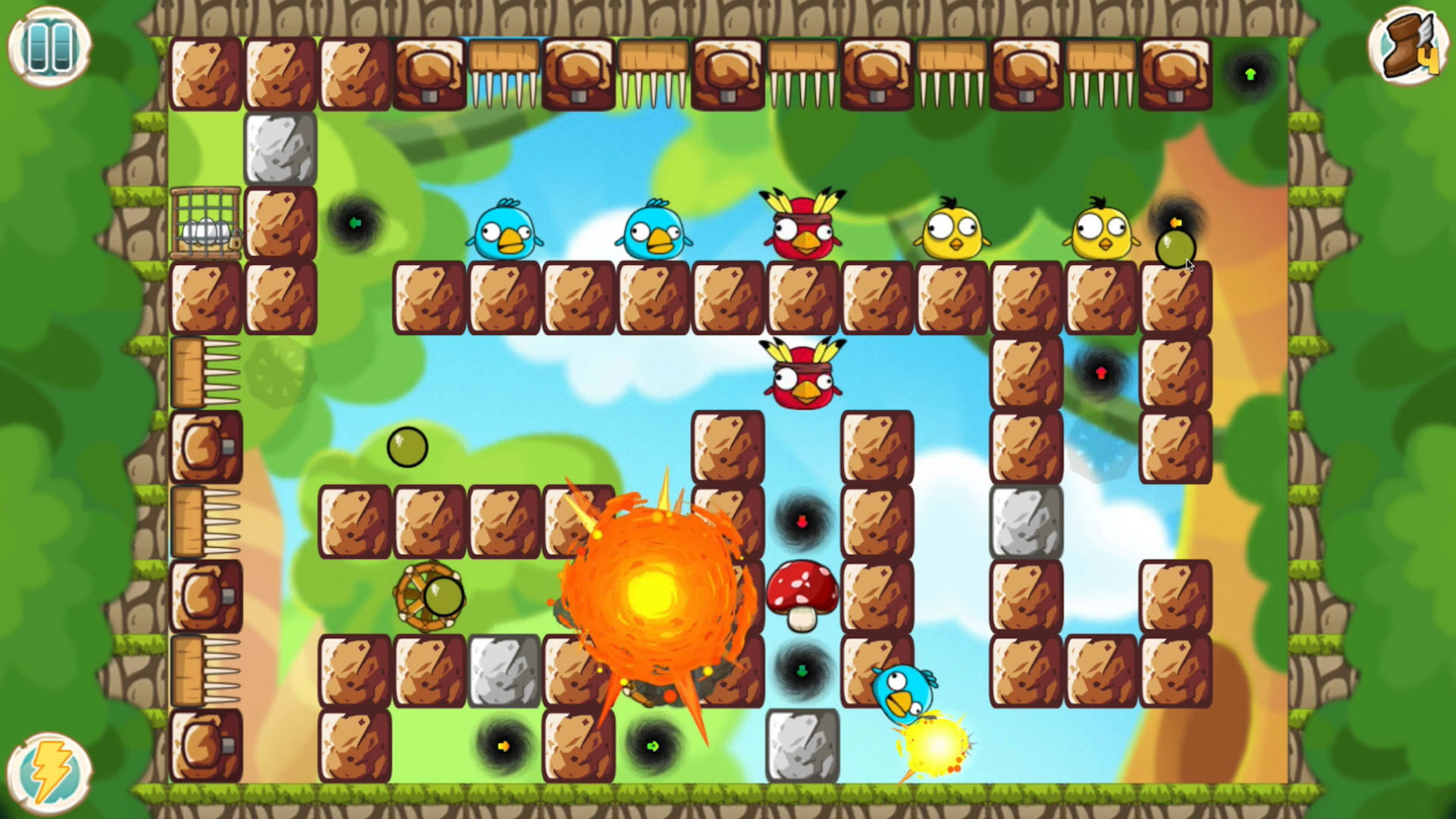
Task: Click the green down-arrow teleporter below the bricks
Action: pos(802,669)
